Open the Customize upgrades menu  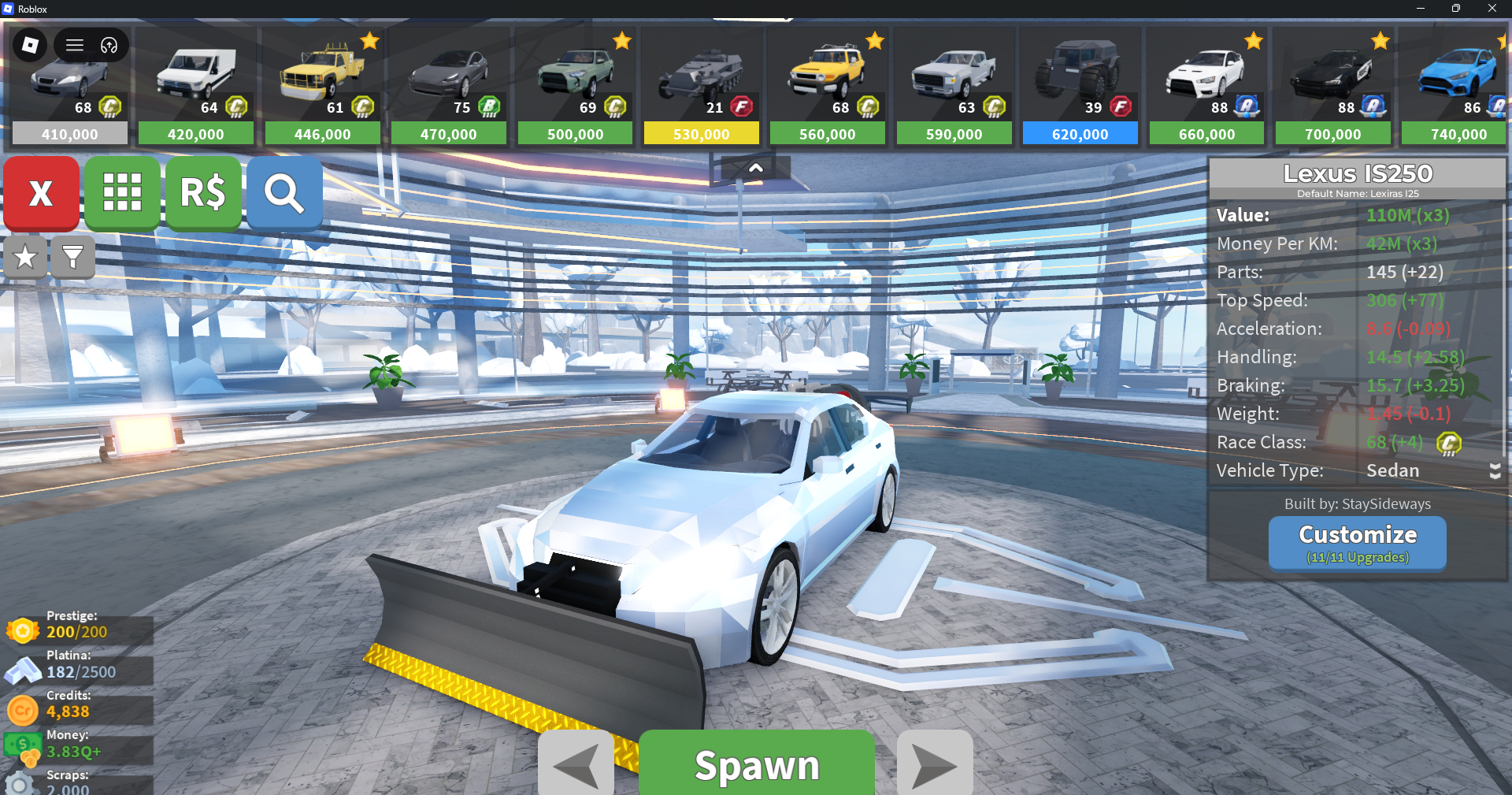[x=1357, y=543]
